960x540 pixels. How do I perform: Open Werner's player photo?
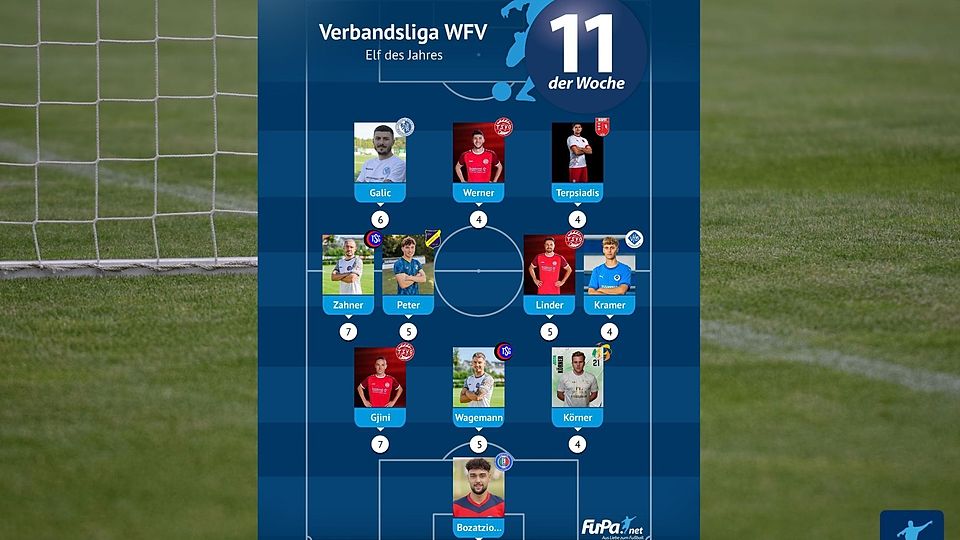[x=478, y=153]
